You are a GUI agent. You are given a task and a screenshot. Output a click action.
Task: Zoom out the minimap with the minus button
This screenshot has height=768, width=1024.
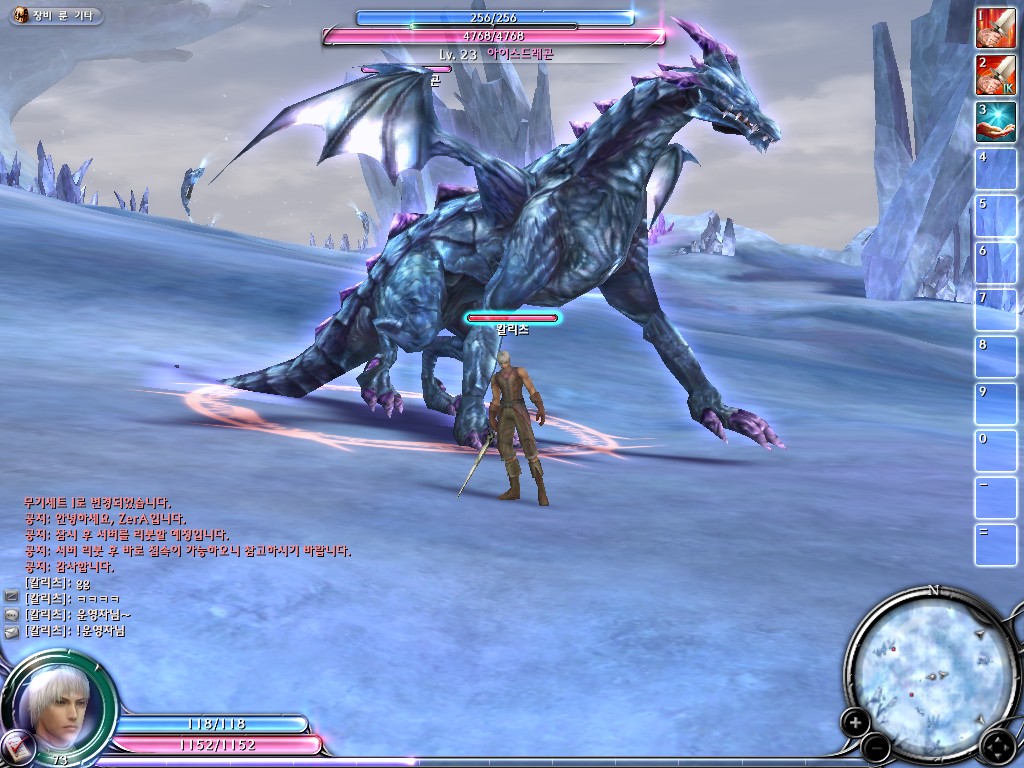click(x=875, y=745)
